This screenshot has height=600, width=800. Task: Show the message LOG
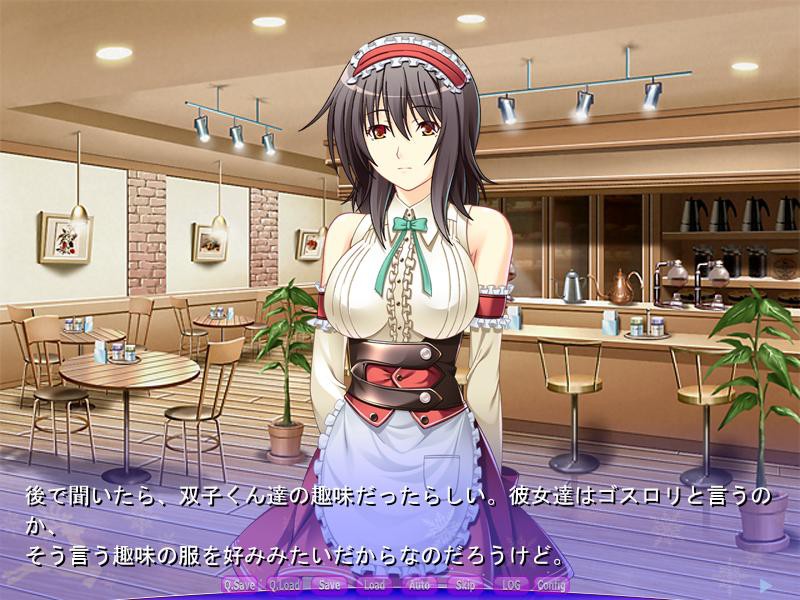point(509,585)
